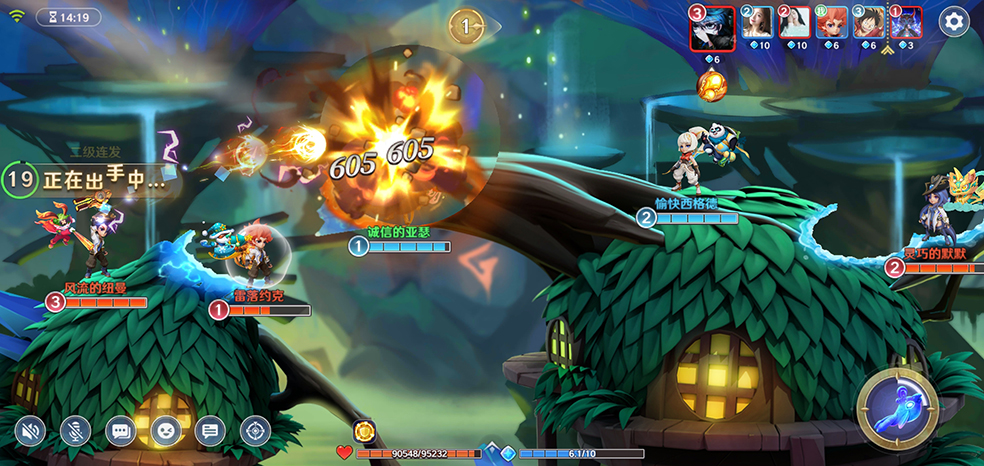
Task: Open the settings gear menu
Action: pyautogui.click(x=954, y=21)
